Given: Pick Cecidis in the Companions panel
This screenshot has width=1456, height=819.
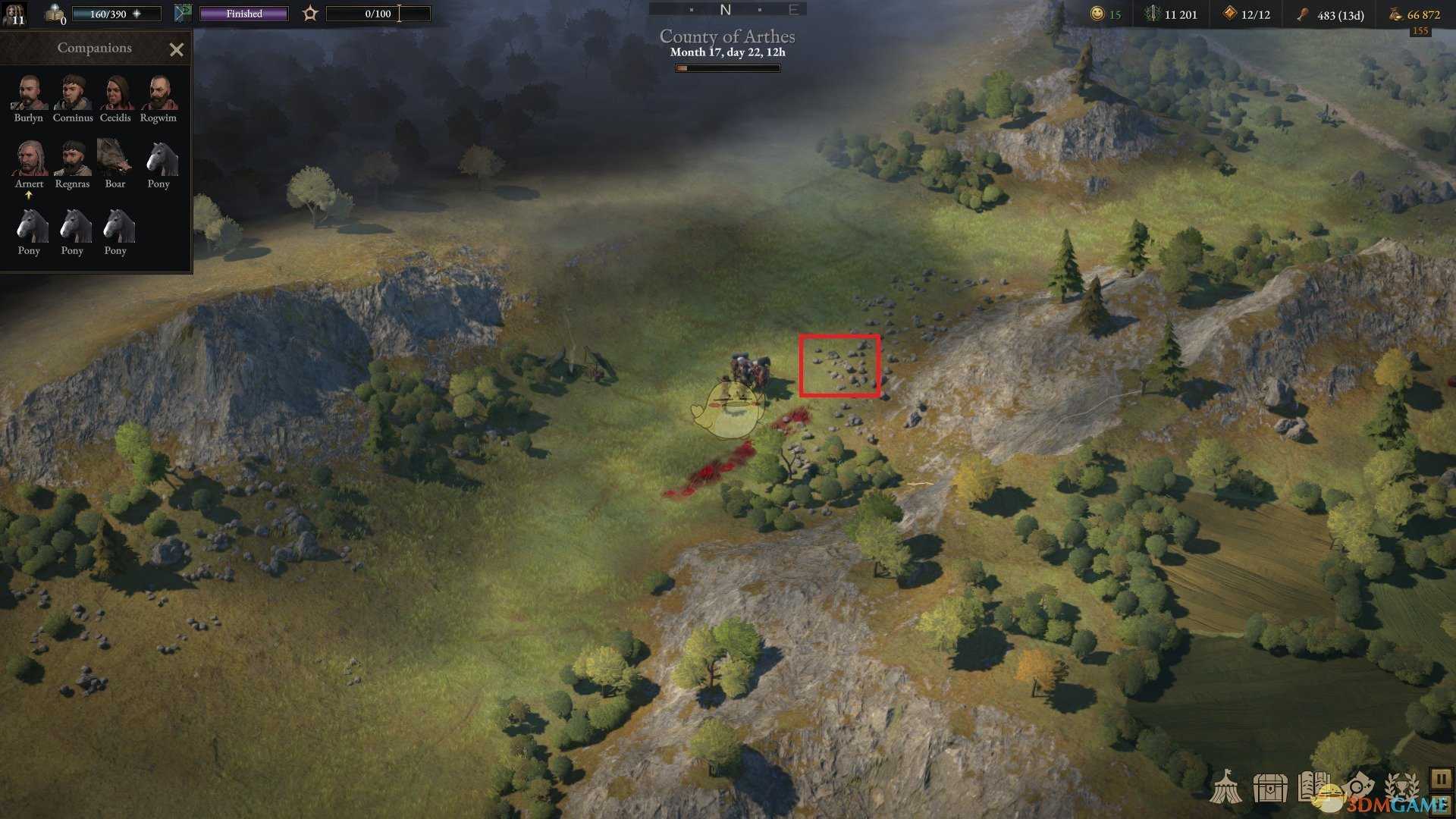Looking at the screenshot, I should tap(115, 94).
